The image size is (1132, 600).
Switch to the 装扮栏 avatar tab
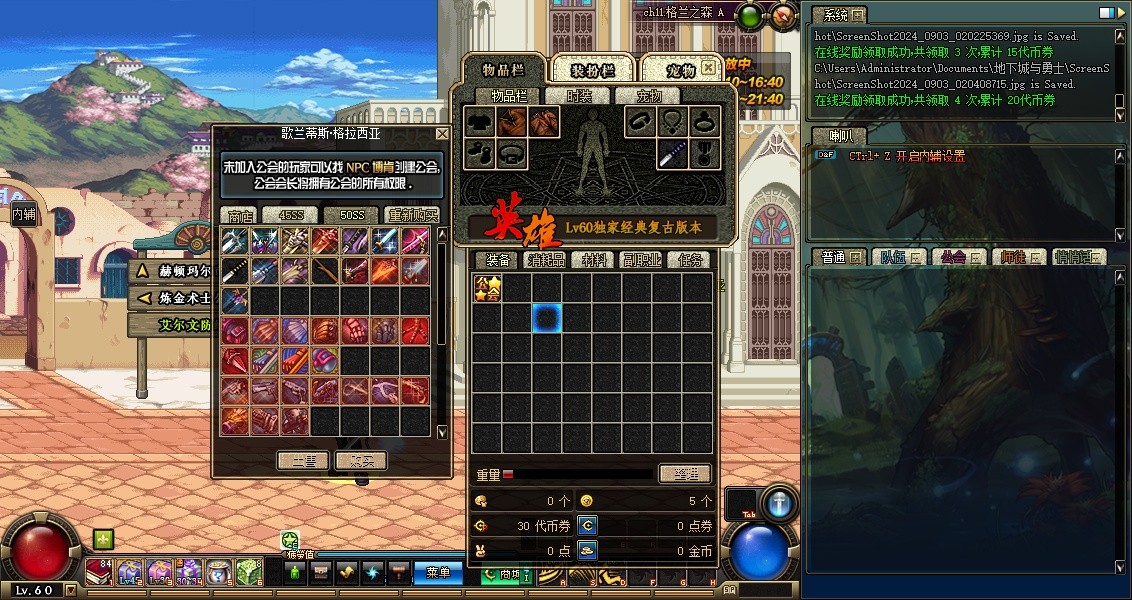593,69
